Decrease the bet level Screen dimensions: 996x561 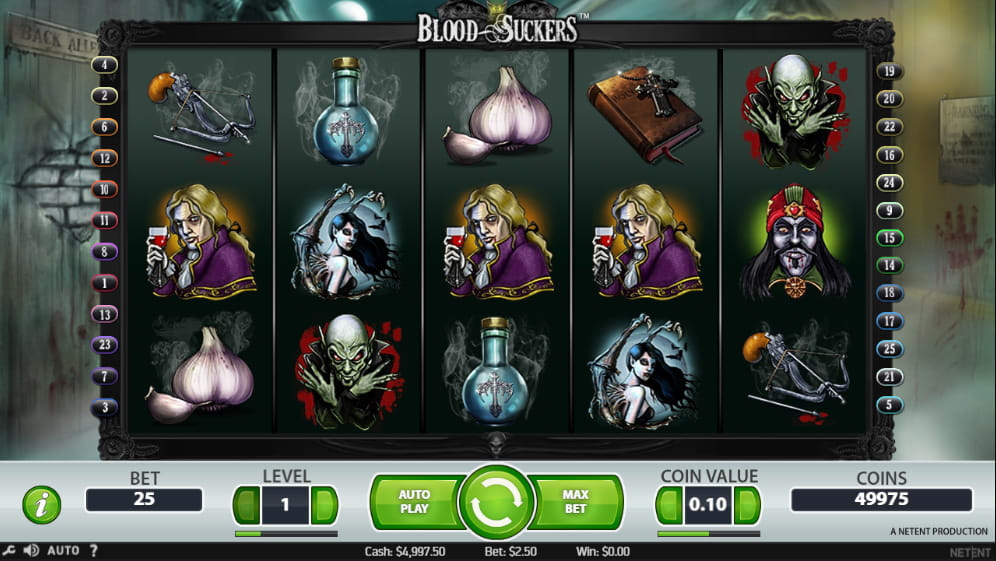pyautogui.click(x=247, y=505)
